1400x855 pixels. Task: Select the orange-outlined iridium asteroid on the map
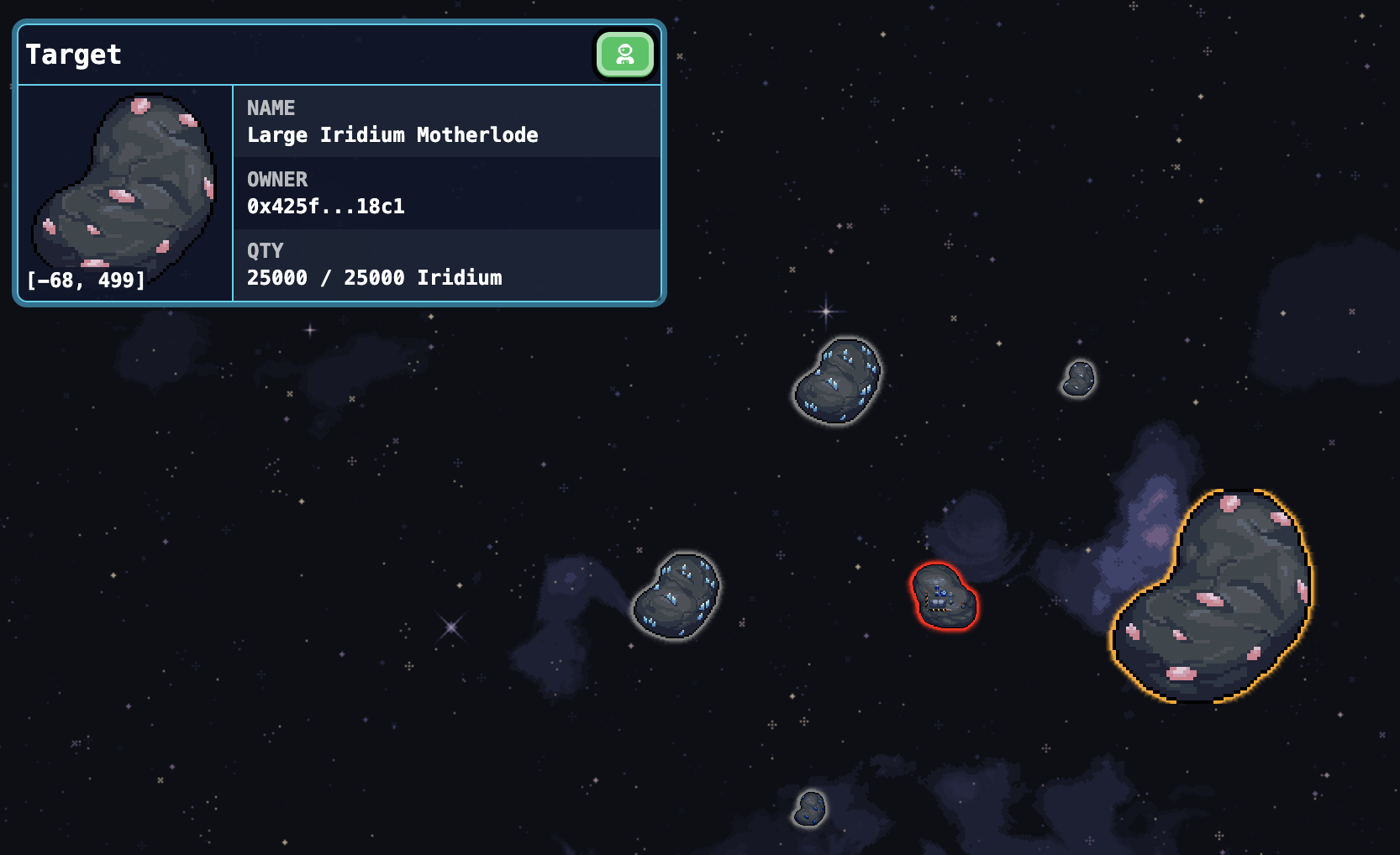pyautogui.click(x=1212, y=596)
